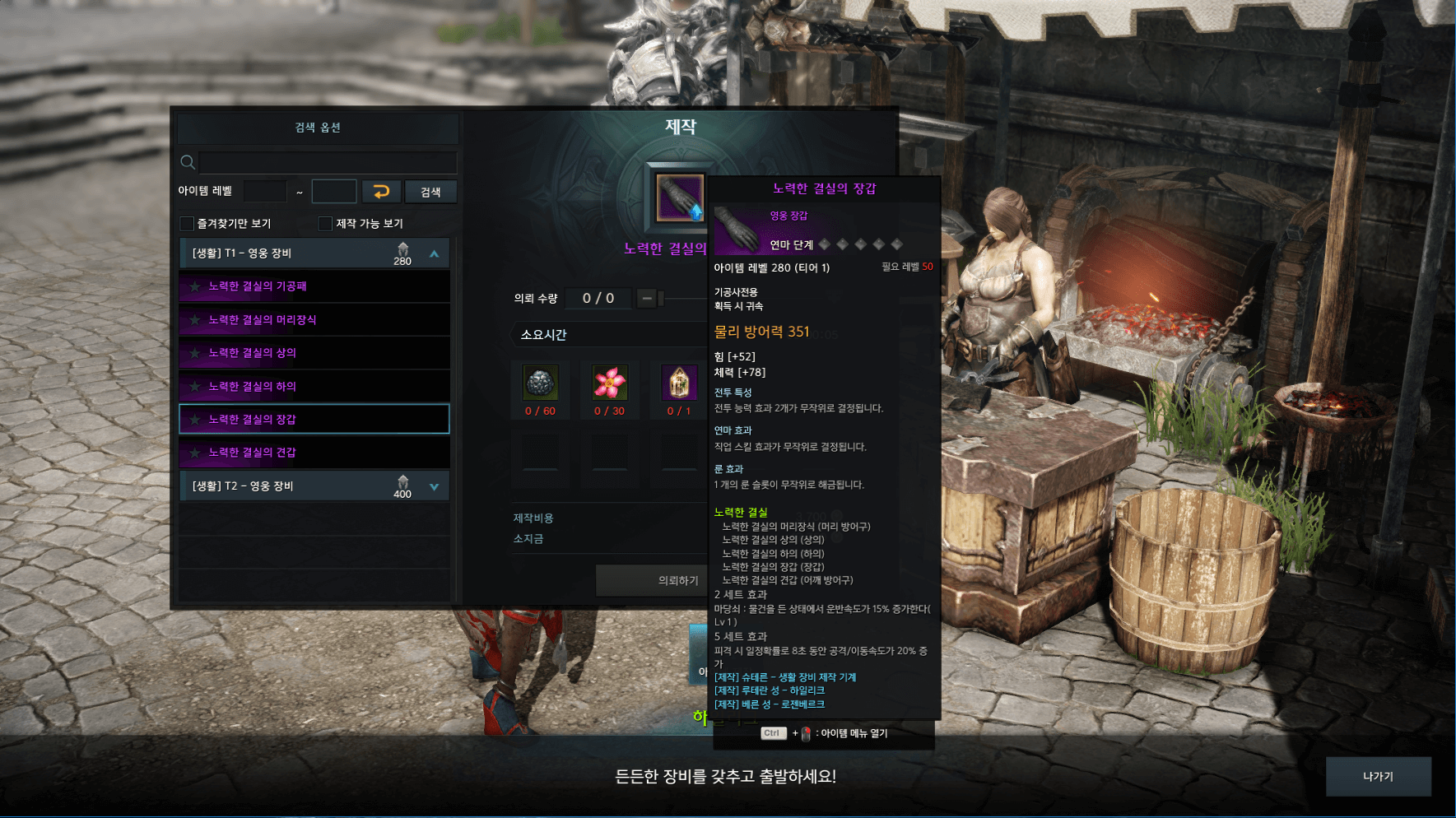Click the minimum item level field
This screenshot has height=818, width=1456.
click(x=265, y=192)
